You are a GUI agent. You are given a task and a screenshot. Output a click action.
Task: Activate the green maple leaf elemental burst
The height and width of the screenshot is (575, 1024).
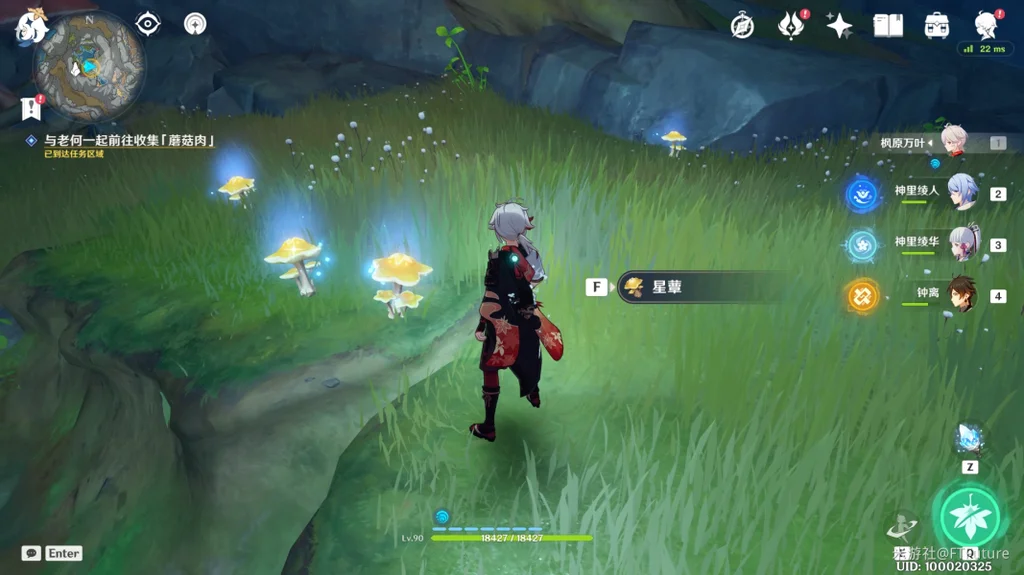[967, 516]
